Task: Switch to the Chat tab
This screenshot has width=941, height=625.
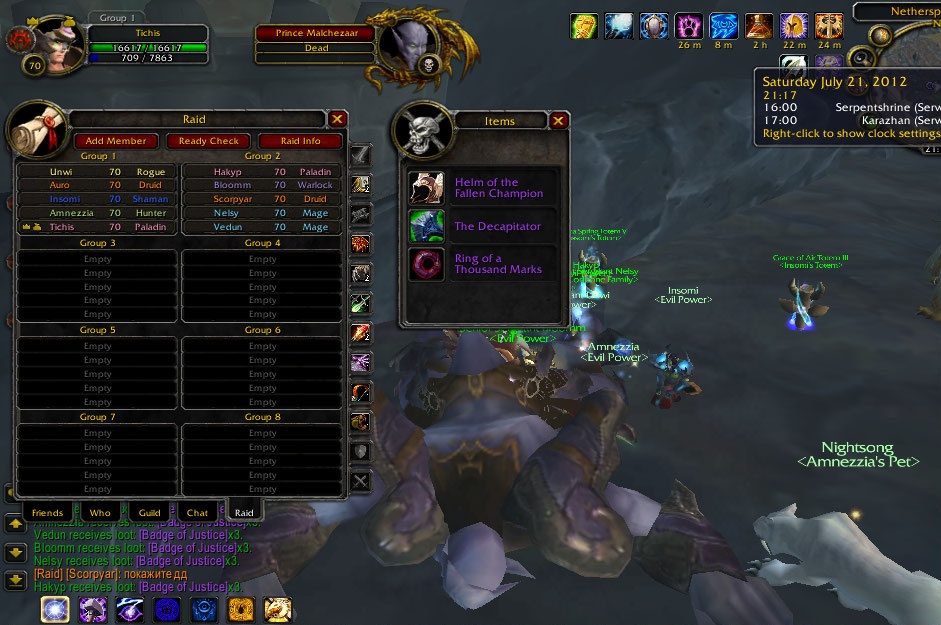Action: [x=197, y=513]
